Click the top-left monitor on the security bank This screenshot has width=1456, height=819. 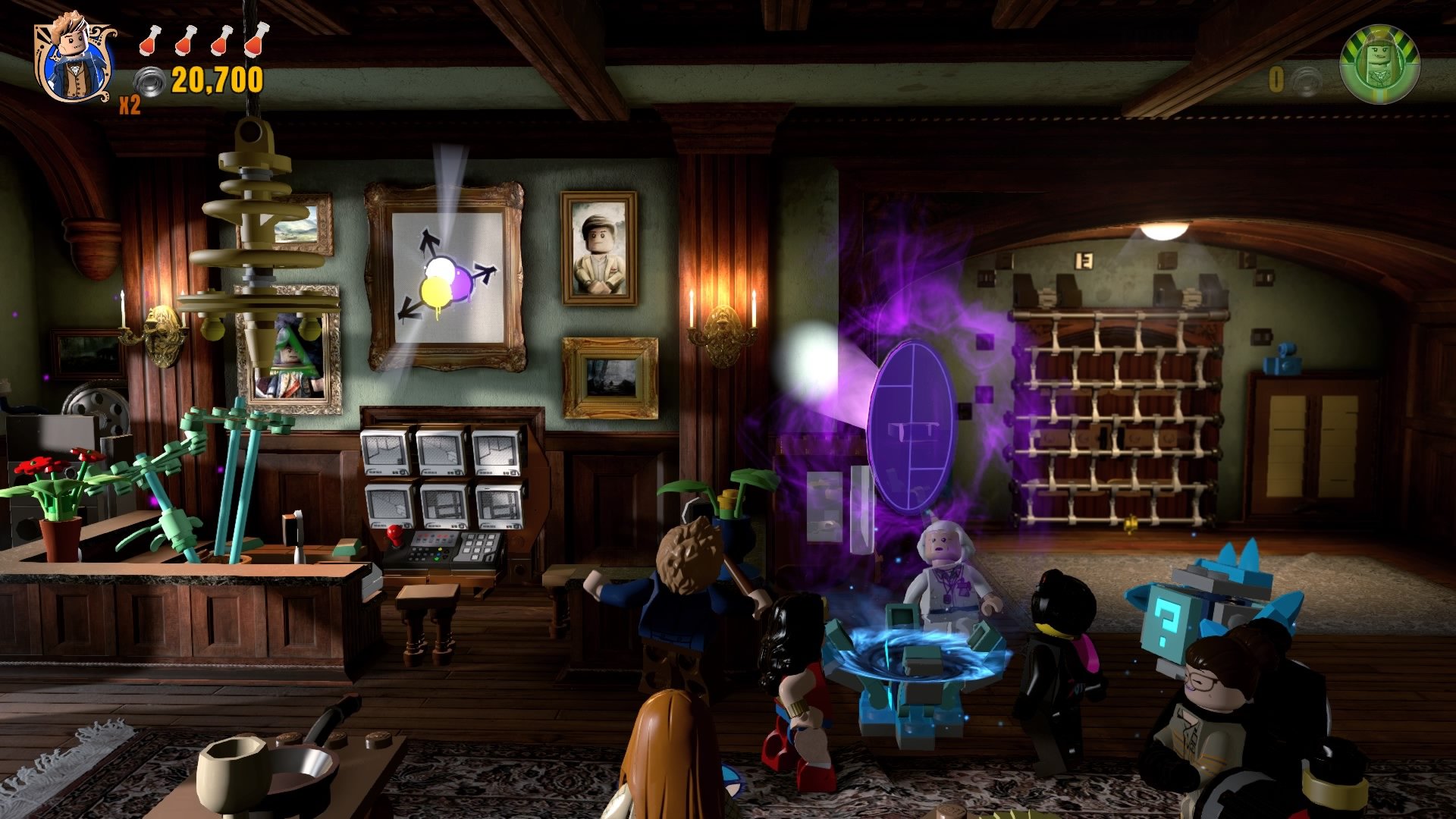[385, 449]
